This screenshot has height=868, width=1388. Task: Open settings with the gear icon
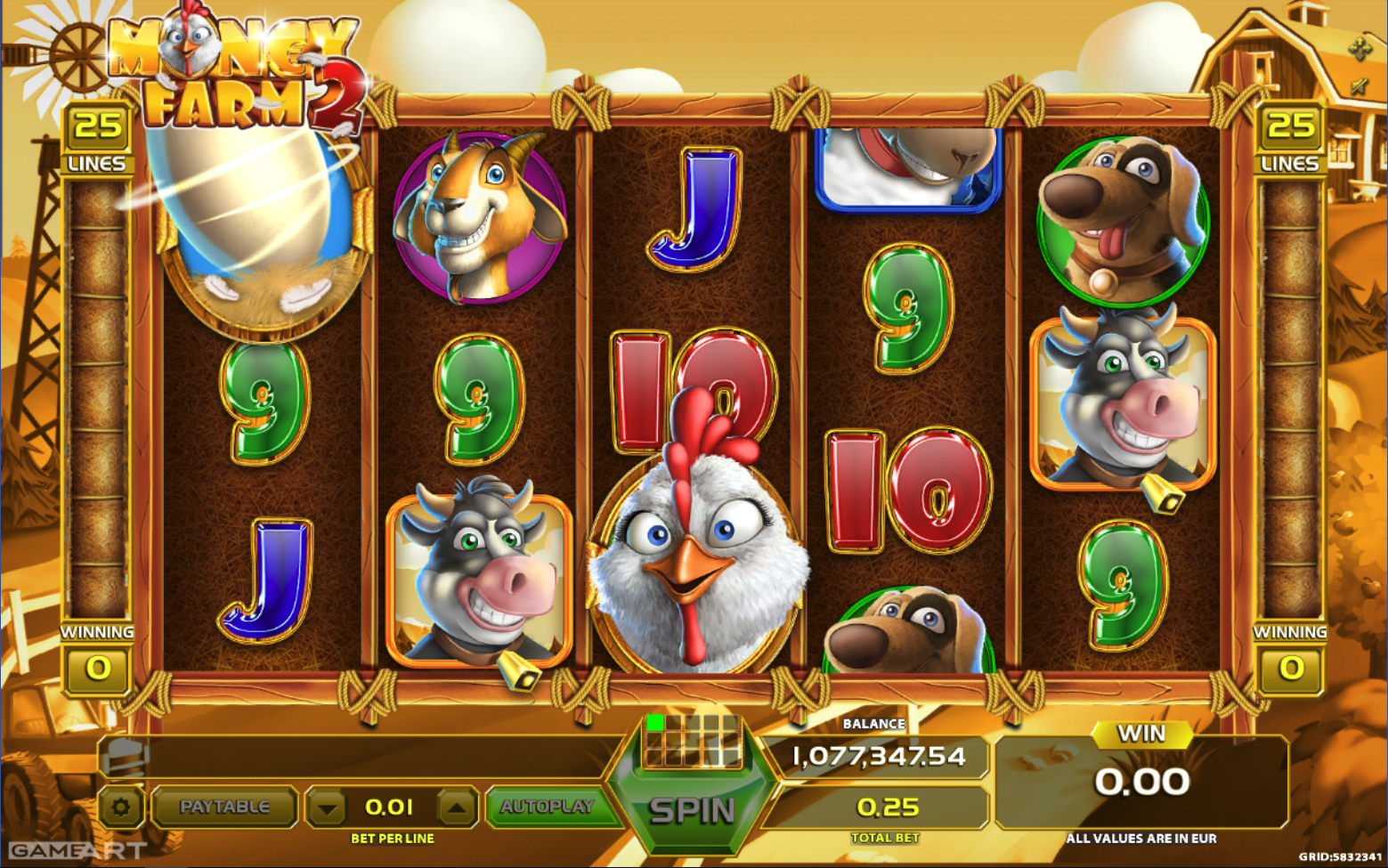point(120,807)
